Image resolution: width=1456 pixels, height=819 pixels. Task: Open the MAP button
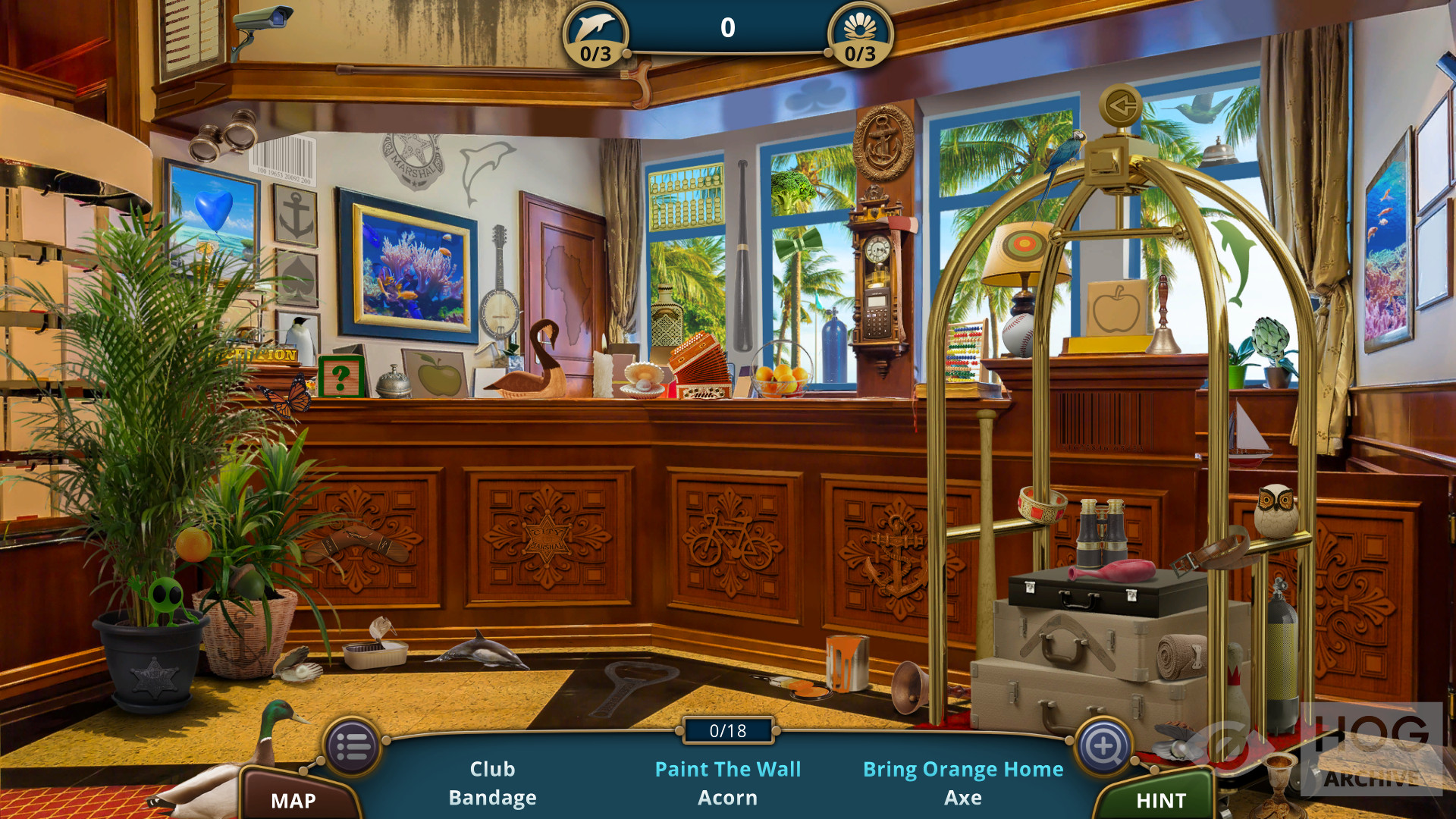coord(294,799)
